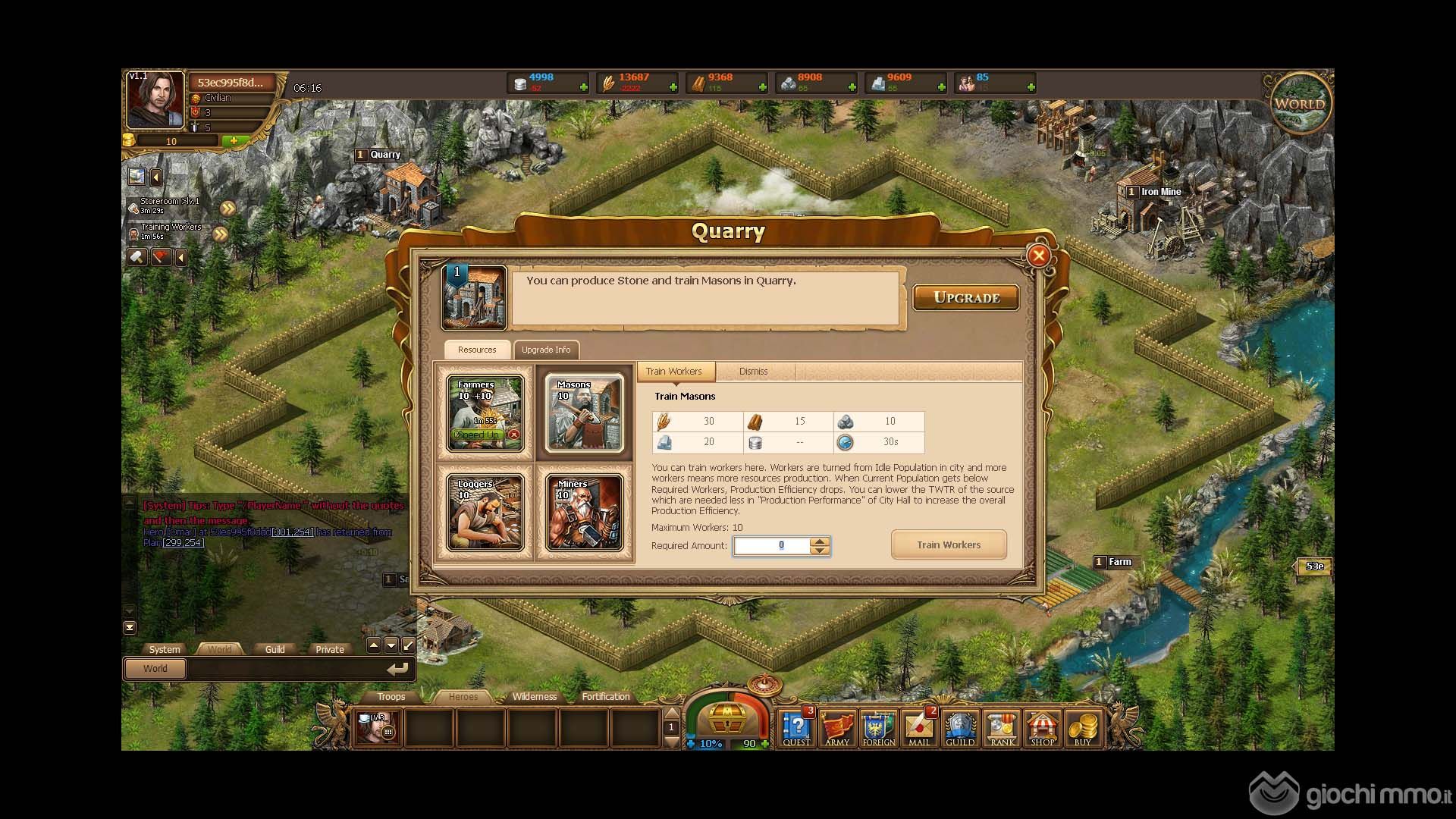This screenshot has height=819, width=1456.
Task: Check the Mail inbox
Action: click(x=919, y=728)
